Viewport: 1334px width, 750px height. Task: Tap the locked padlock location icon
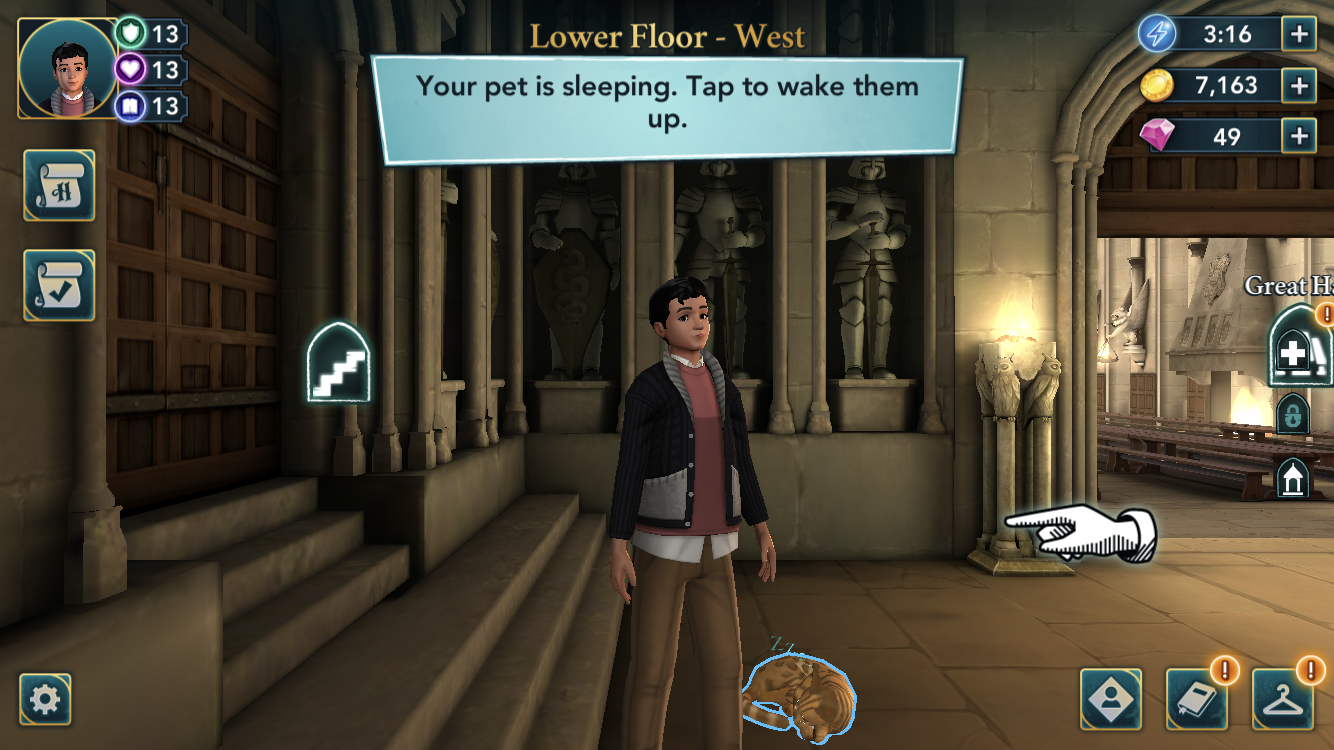1292,413
